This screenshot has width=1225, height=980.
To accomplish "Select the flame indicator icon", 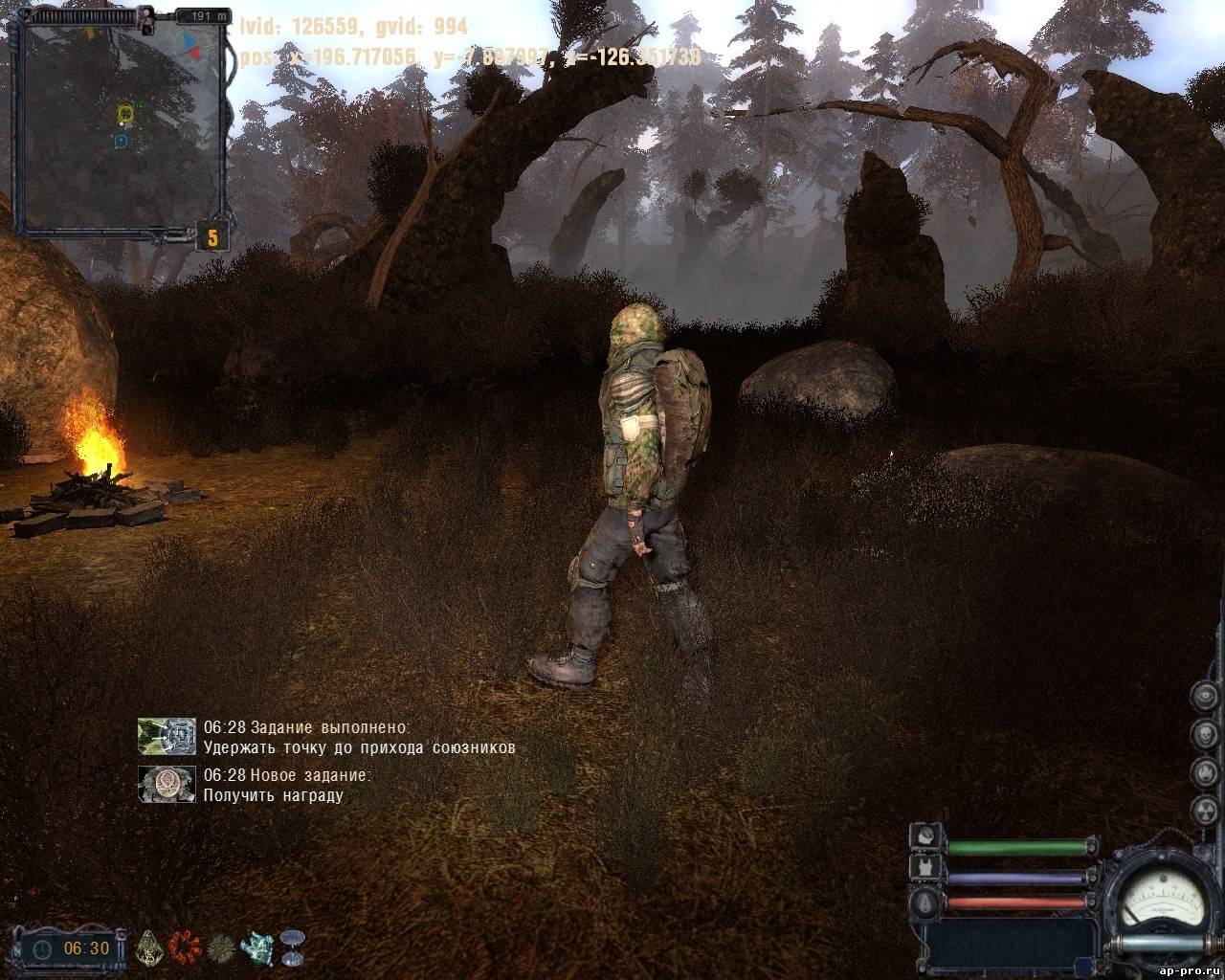I will coord(1204,771).
